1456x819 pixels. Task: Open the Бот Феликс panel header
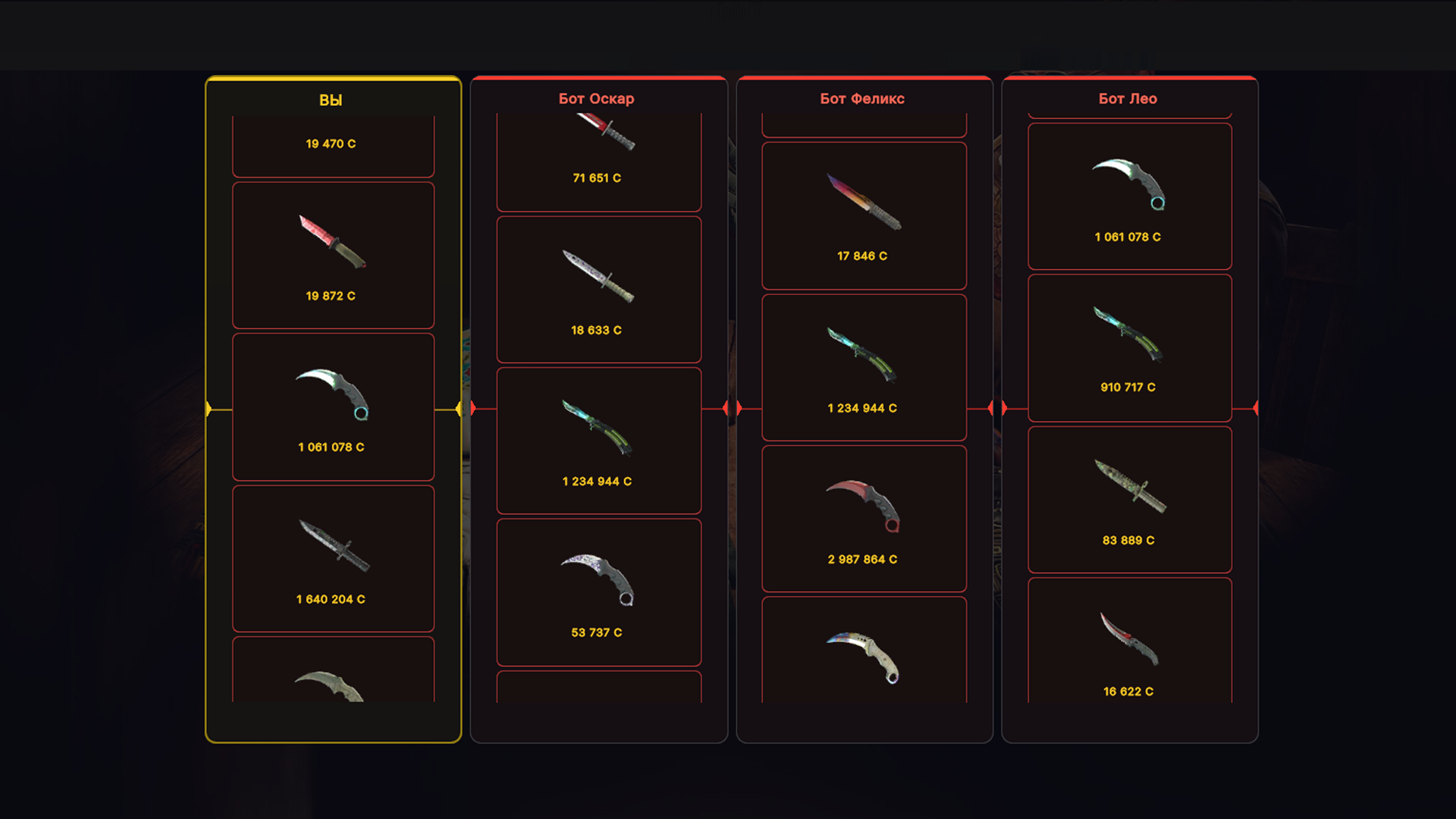click(861, 98)
